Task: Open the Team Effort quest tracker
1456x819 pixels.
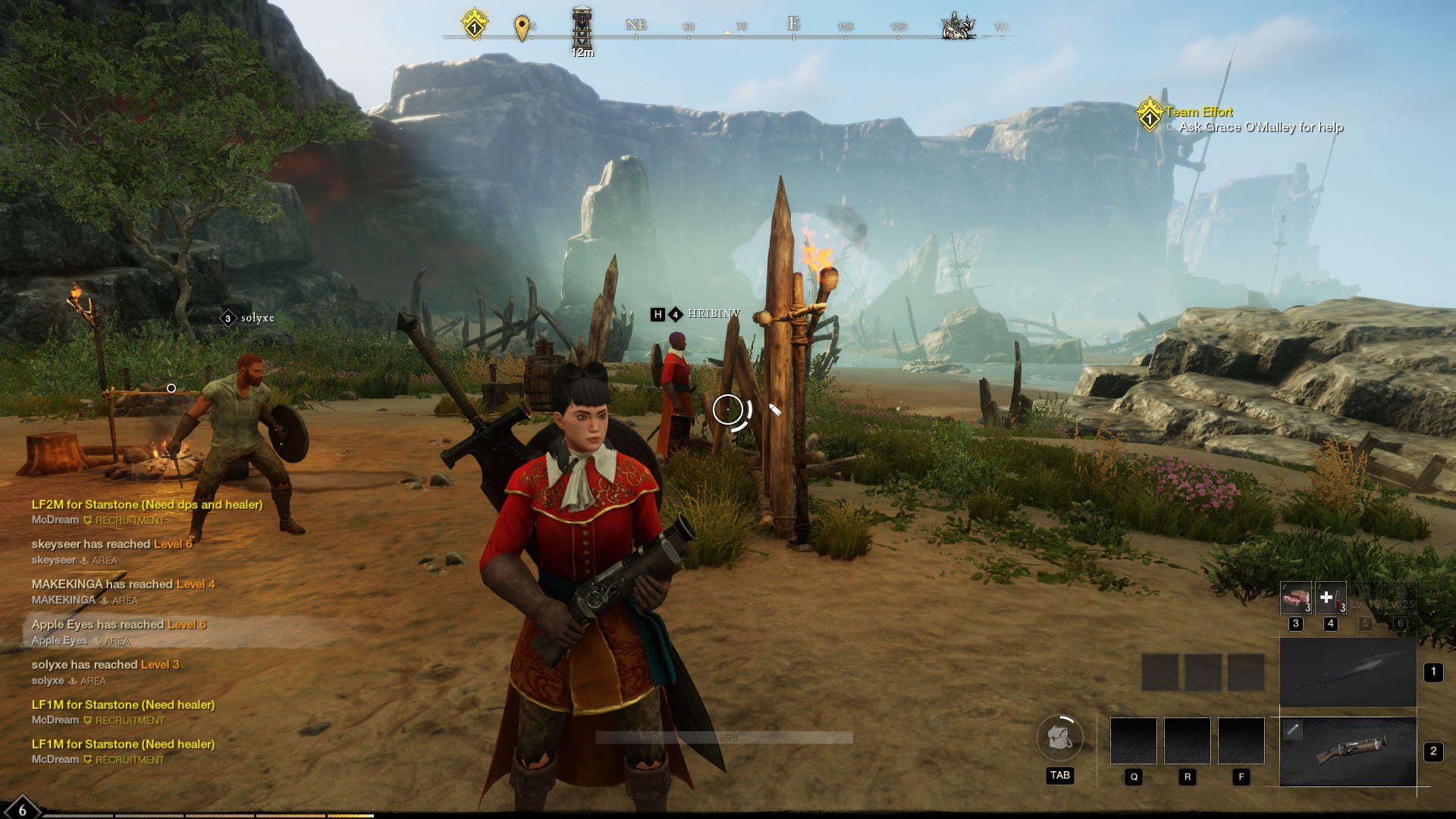Action: click(1198, 112)
